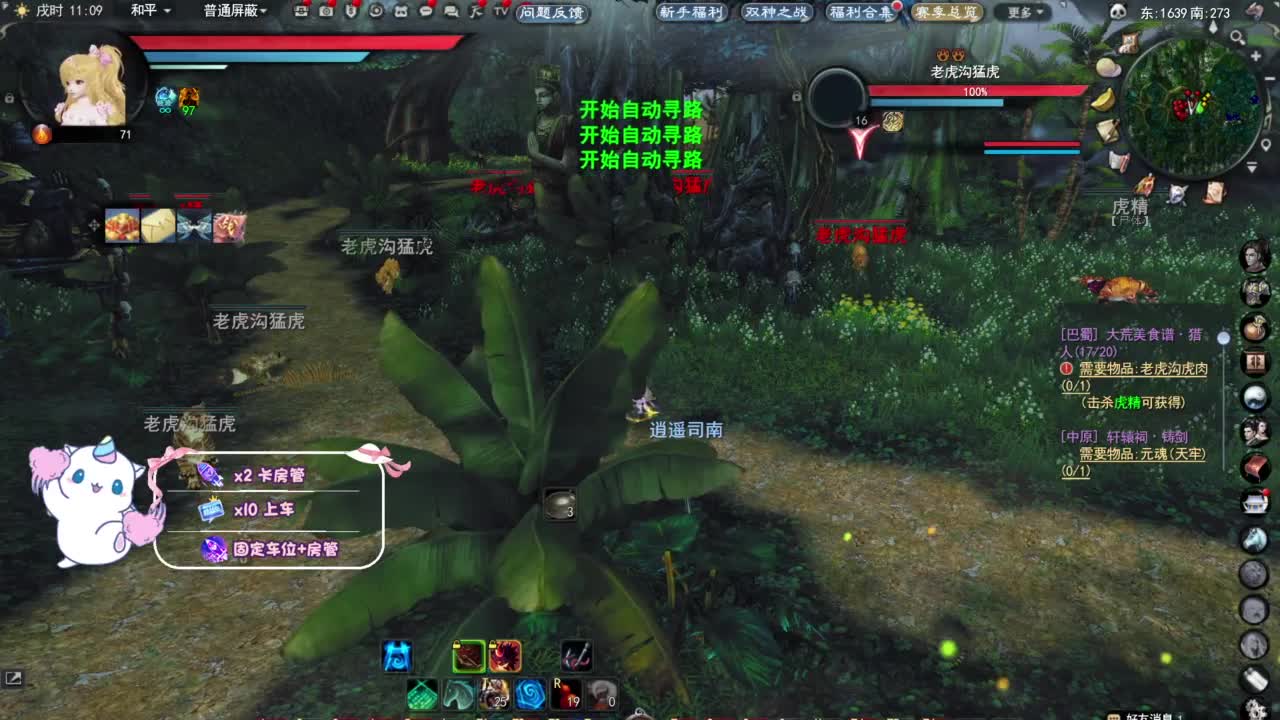The image size is (1280, 720).
Task: Click the banana fruit icon near the minimap
Action: click(x=1103, y=101)
